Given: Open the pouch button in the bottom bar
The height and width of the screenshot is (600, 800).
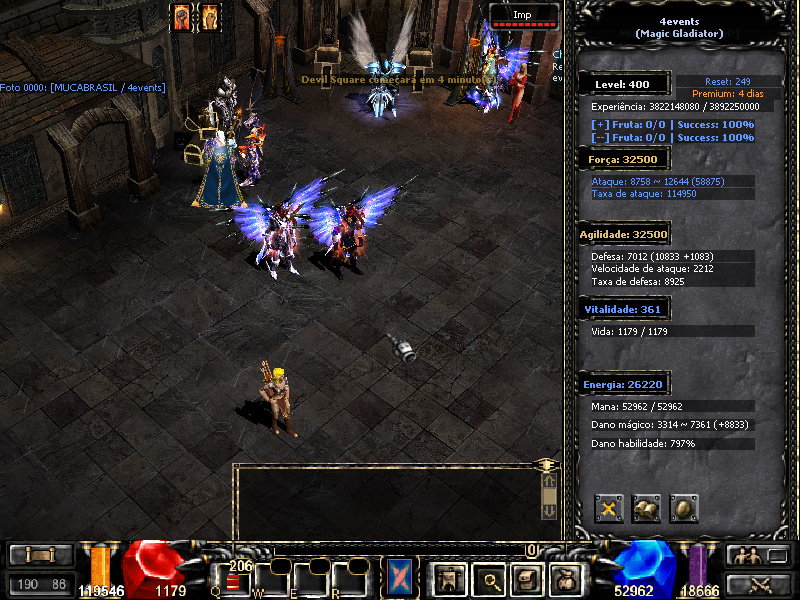Looking at the screenshot, I should [x=567, y=577].
